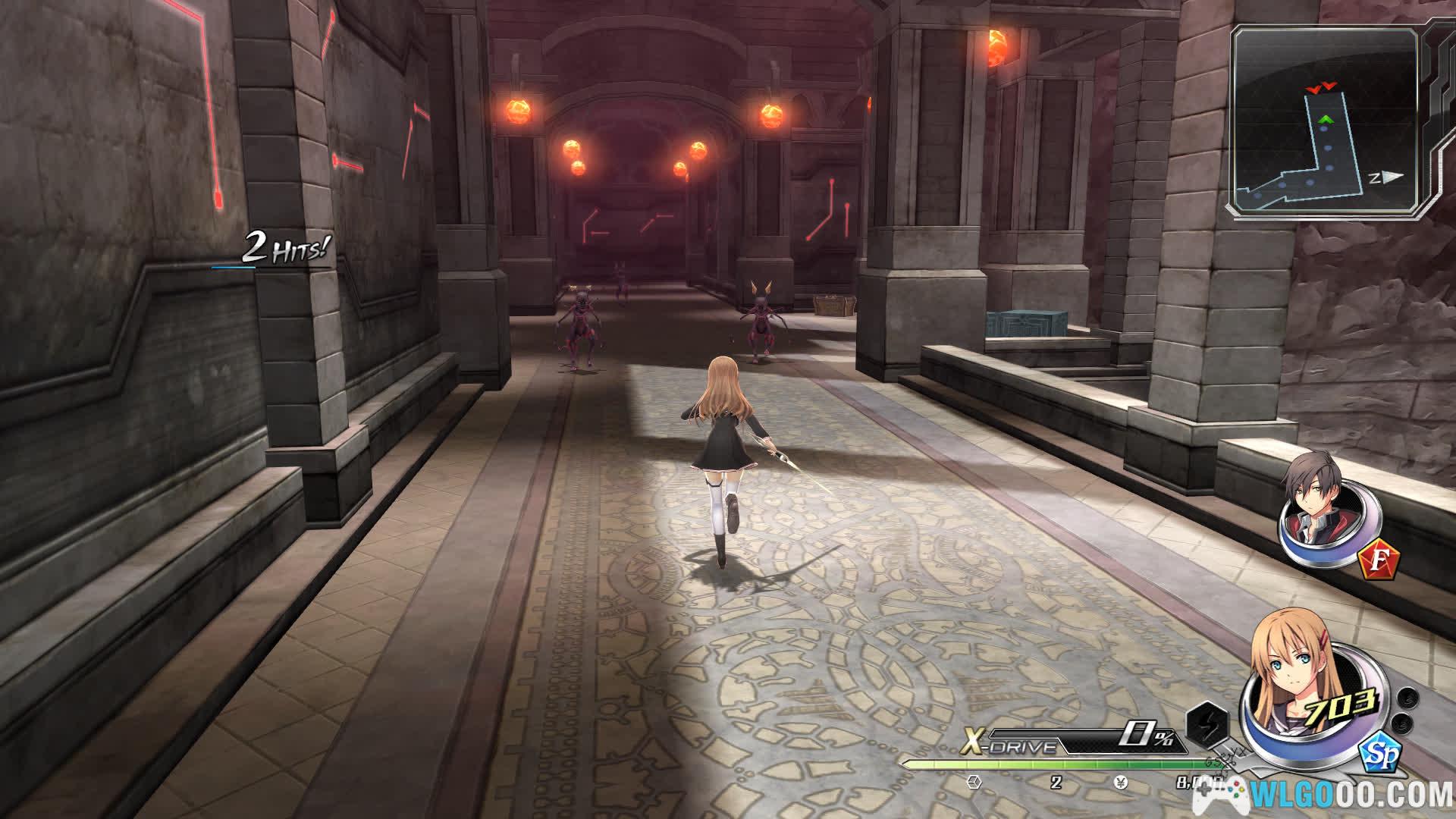The height and width of the screenshot is (819, 1456).
Task: Click the blue Sp spirit element badge
Action: coord(1380,754)
